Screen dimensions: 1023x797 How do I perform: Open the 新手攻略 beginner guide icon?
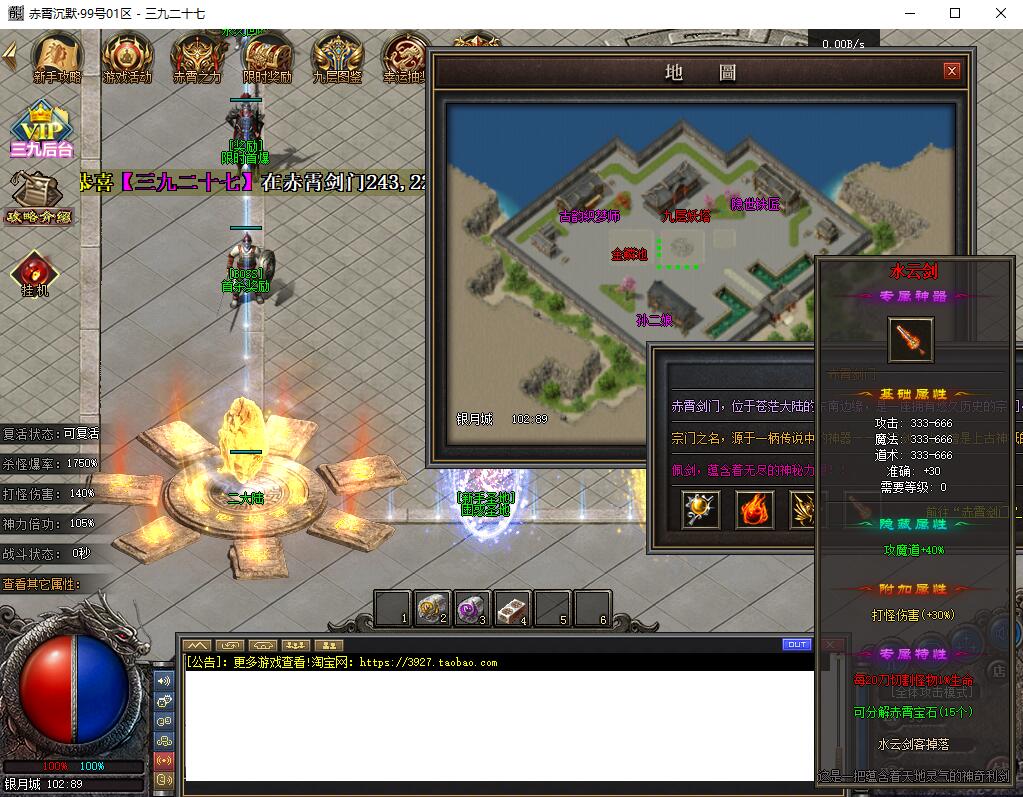pyautogui.click(x=57, y=57)
